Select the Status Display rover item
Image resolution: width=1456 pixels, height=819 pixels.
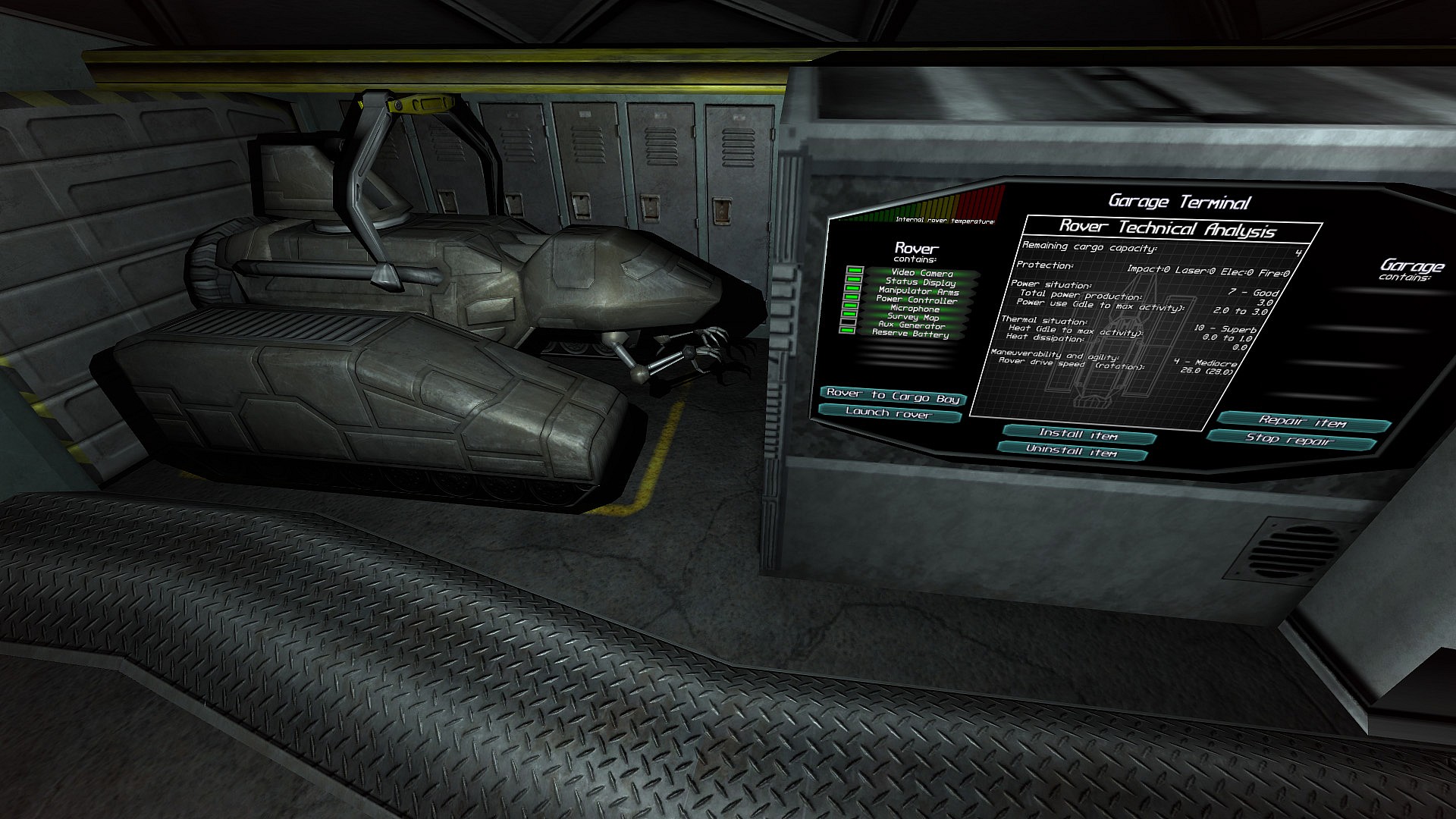pos(921,282)
